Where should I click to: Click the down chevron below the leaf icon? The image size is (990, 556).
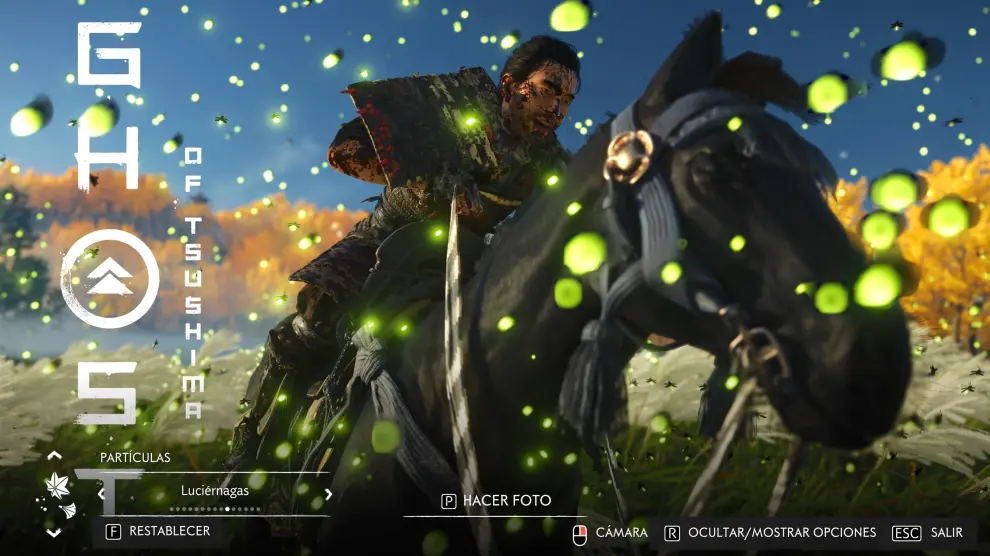coord(54,532)
